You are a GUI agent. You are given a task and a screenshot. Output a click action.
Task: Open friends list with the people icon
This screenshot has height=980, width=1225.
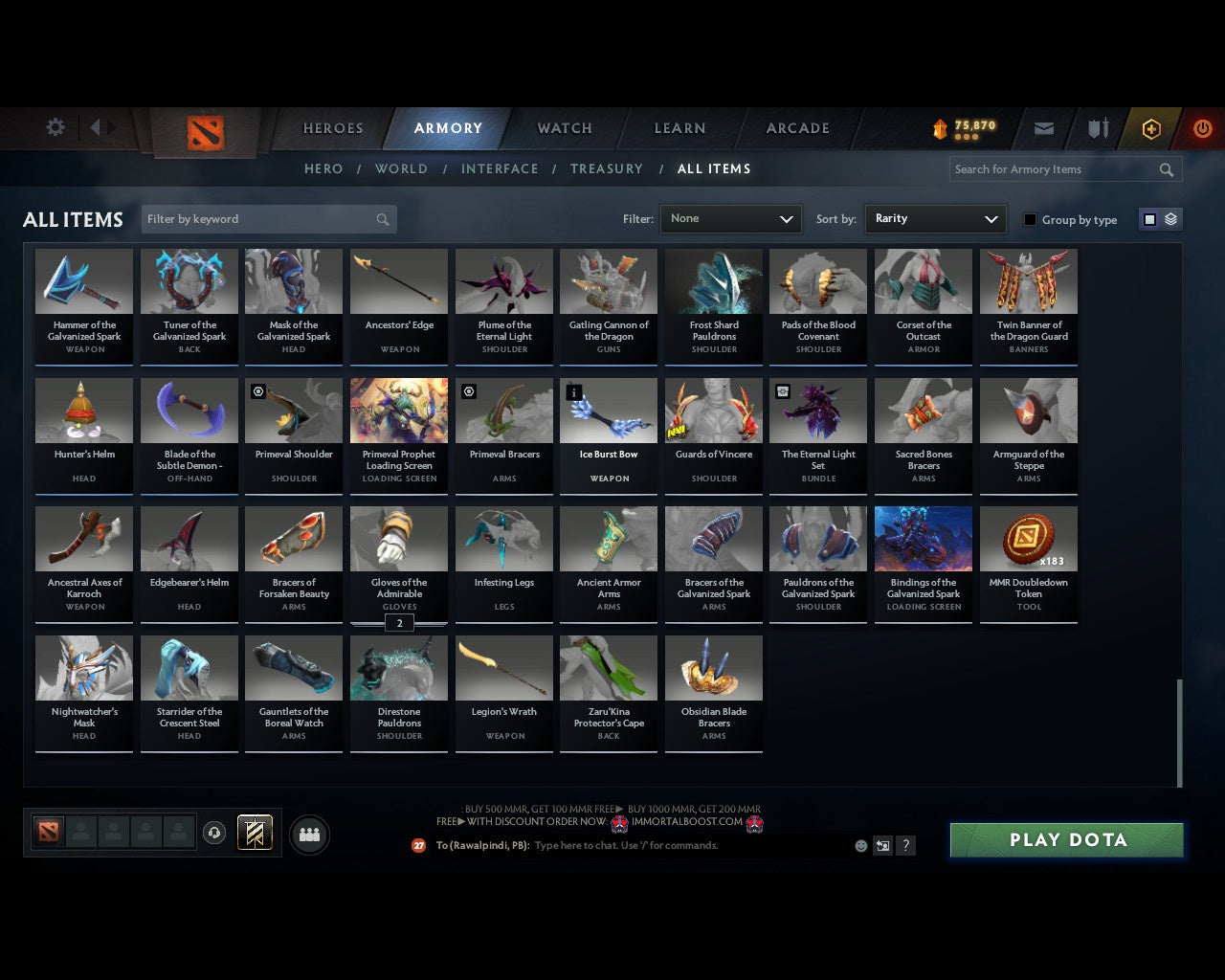click(x=309, y=834)
